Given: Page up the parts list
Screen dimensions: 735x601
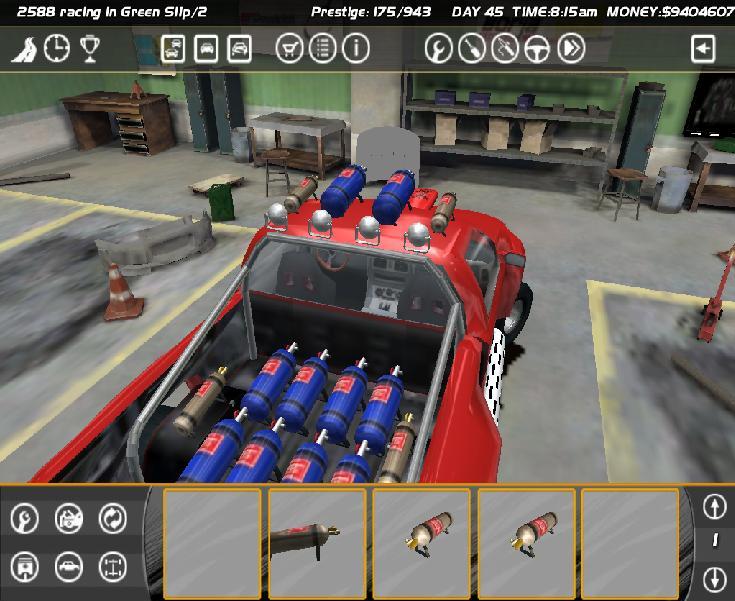Looking at the screenshot, I should [x=714, y=507].
